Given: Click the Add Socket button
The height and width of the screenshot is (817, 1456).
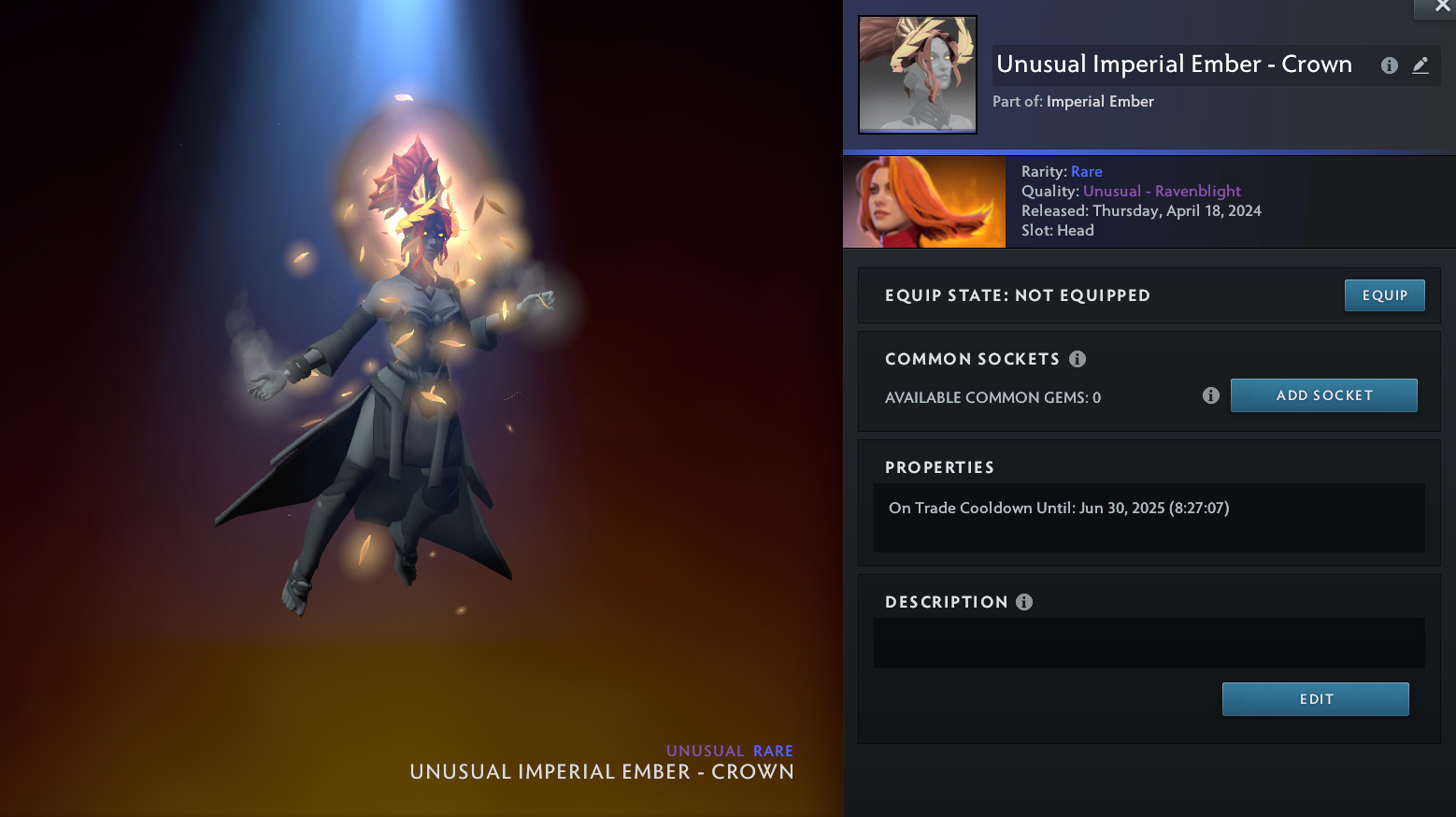Looking at the screenshot, I should click(x=1323, y=395).
